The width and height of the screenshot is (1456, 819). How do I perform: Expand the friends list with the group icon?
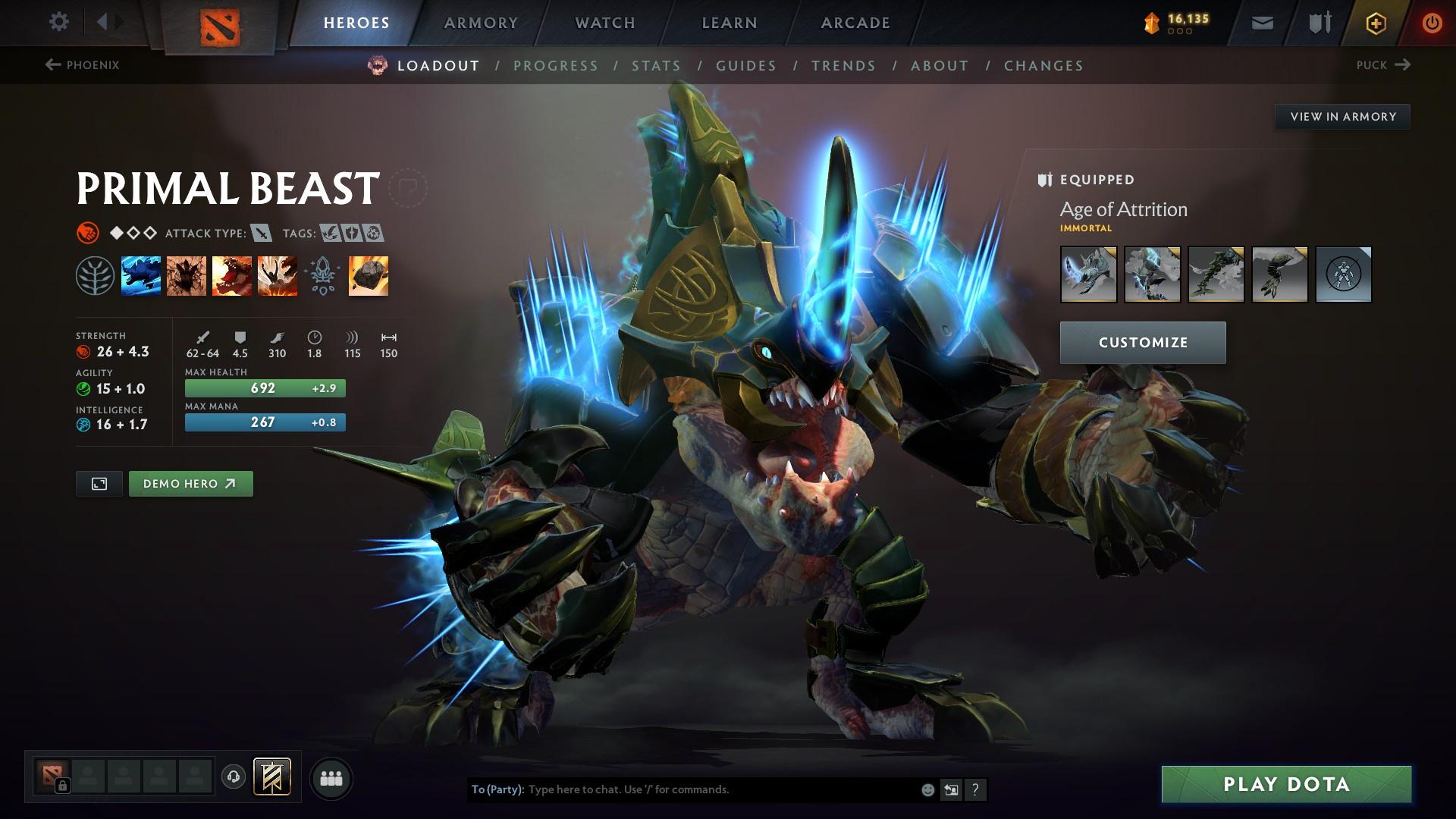[331, 777]
